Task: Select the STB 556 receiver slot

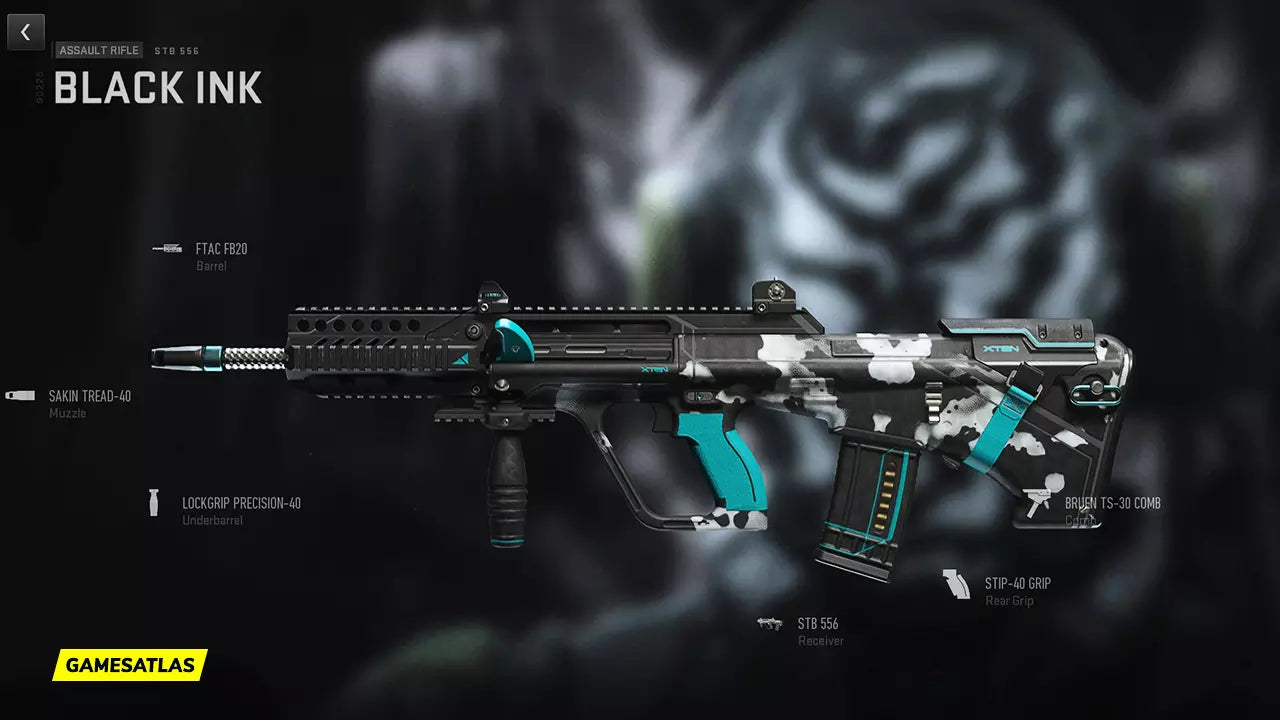Action: pyautogui.click(x=817, y=624)
